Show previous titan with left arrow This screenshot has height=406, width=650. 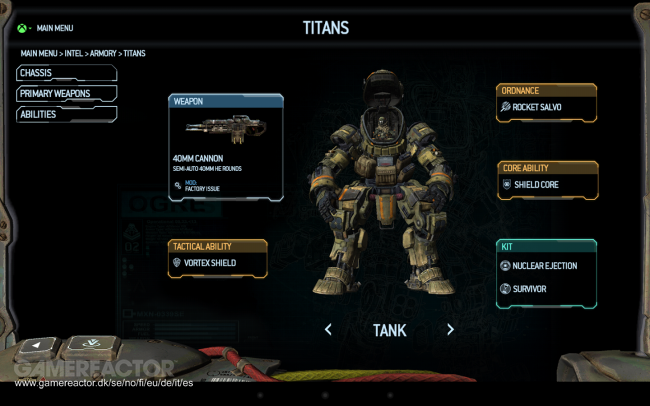pos(328,329)
